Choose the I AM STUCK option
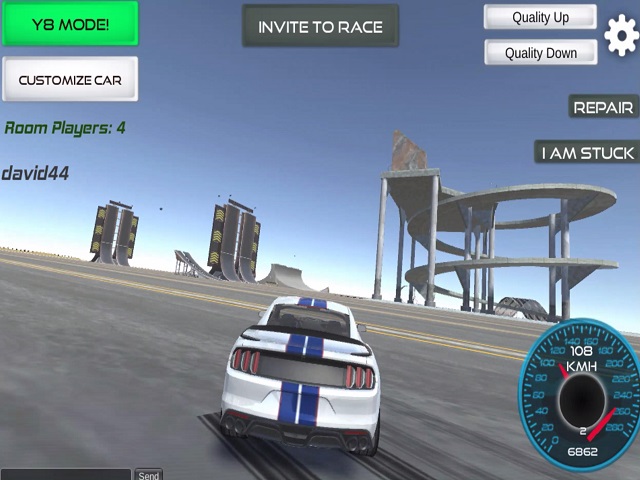640x480 pixels. tap(587, 152)
